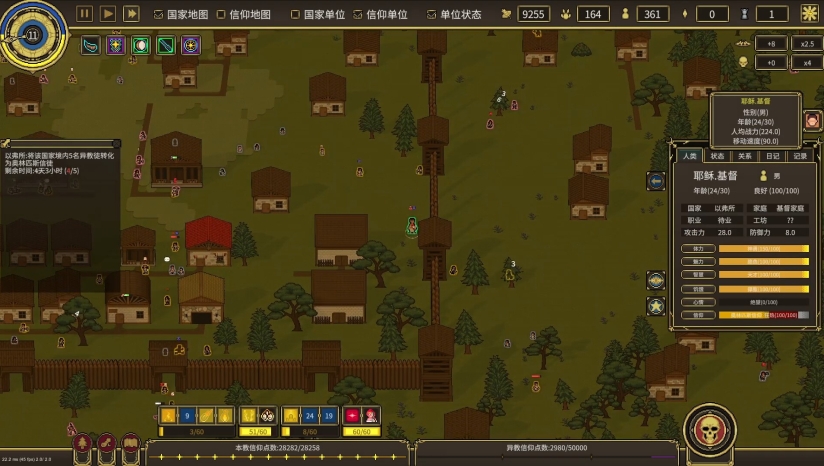Open the gear settings button
This screenshot has width=824, height=466.
coord(809,14)
